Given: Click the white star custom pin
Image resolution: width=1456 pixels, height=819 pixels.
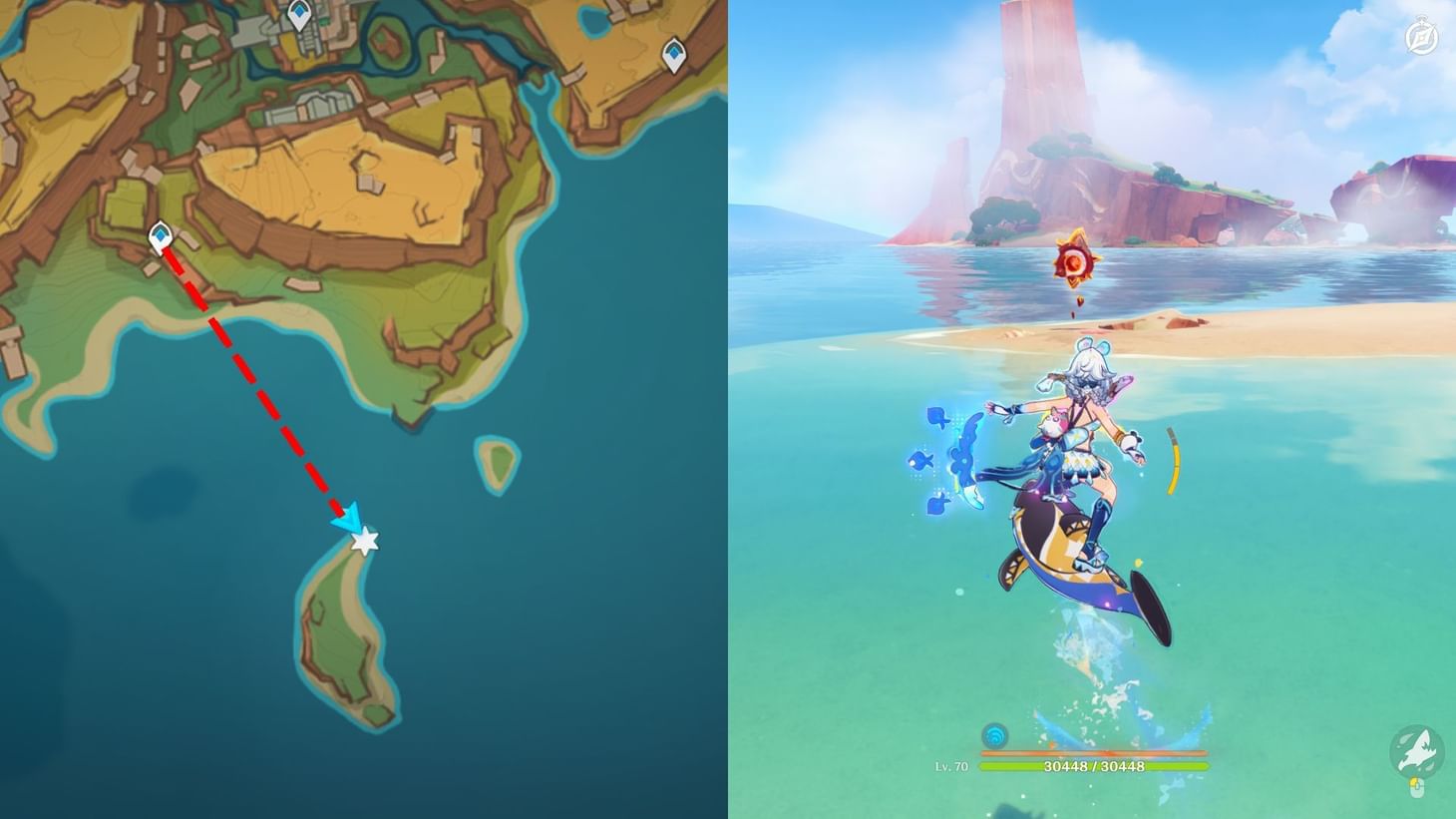Looking at the screenshot, I should (366, 541).
